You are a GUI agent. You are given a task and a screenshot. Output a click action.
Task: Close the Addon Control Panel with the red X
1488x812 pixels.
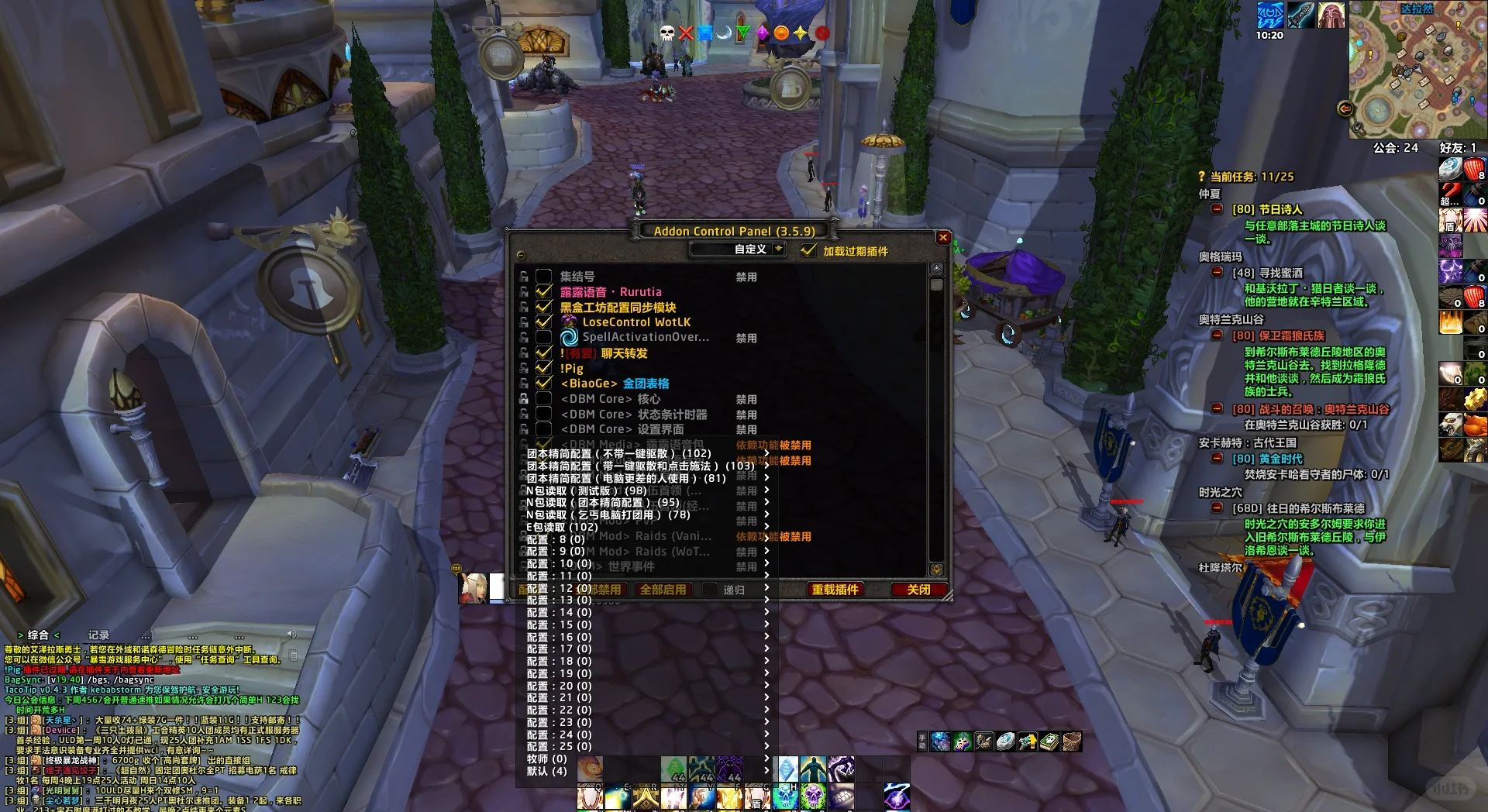pyautogui.click(x=942, y=238)
